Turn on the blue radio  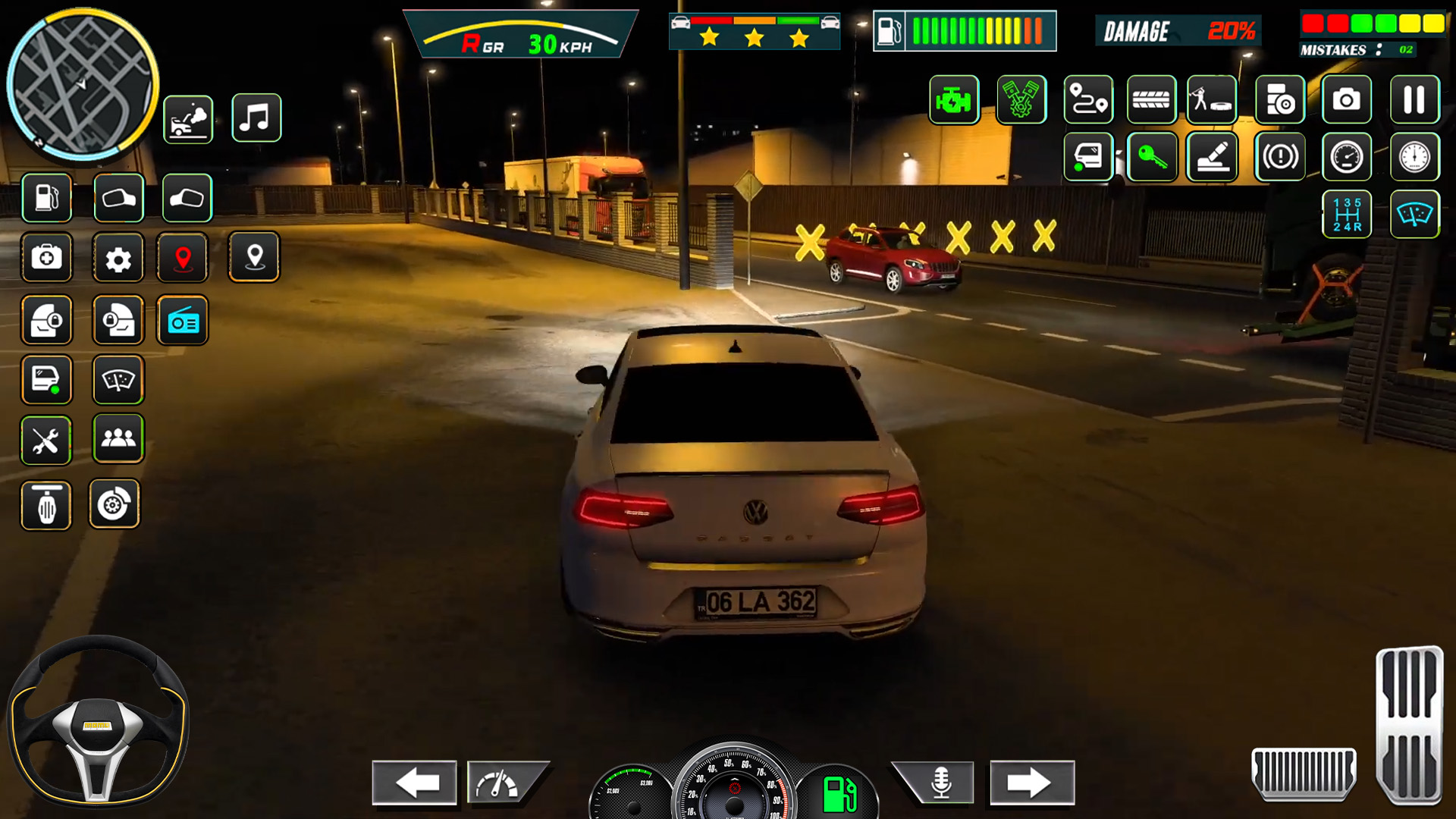pos(183,320)
